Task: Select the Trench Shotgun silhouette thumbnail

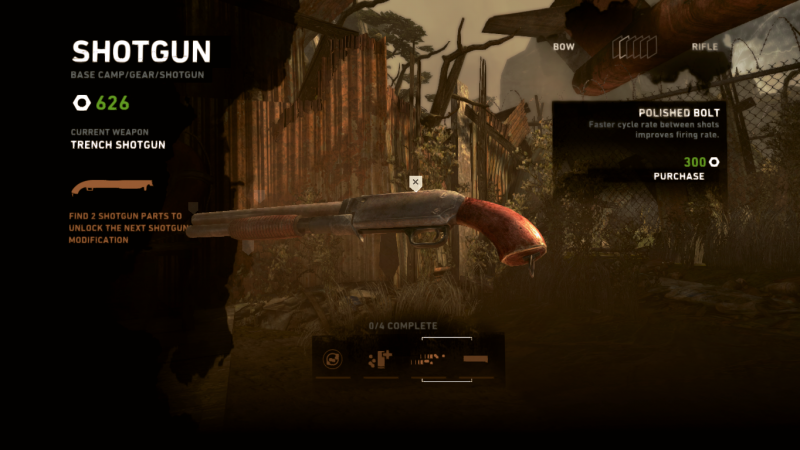Action: (112, 186)
